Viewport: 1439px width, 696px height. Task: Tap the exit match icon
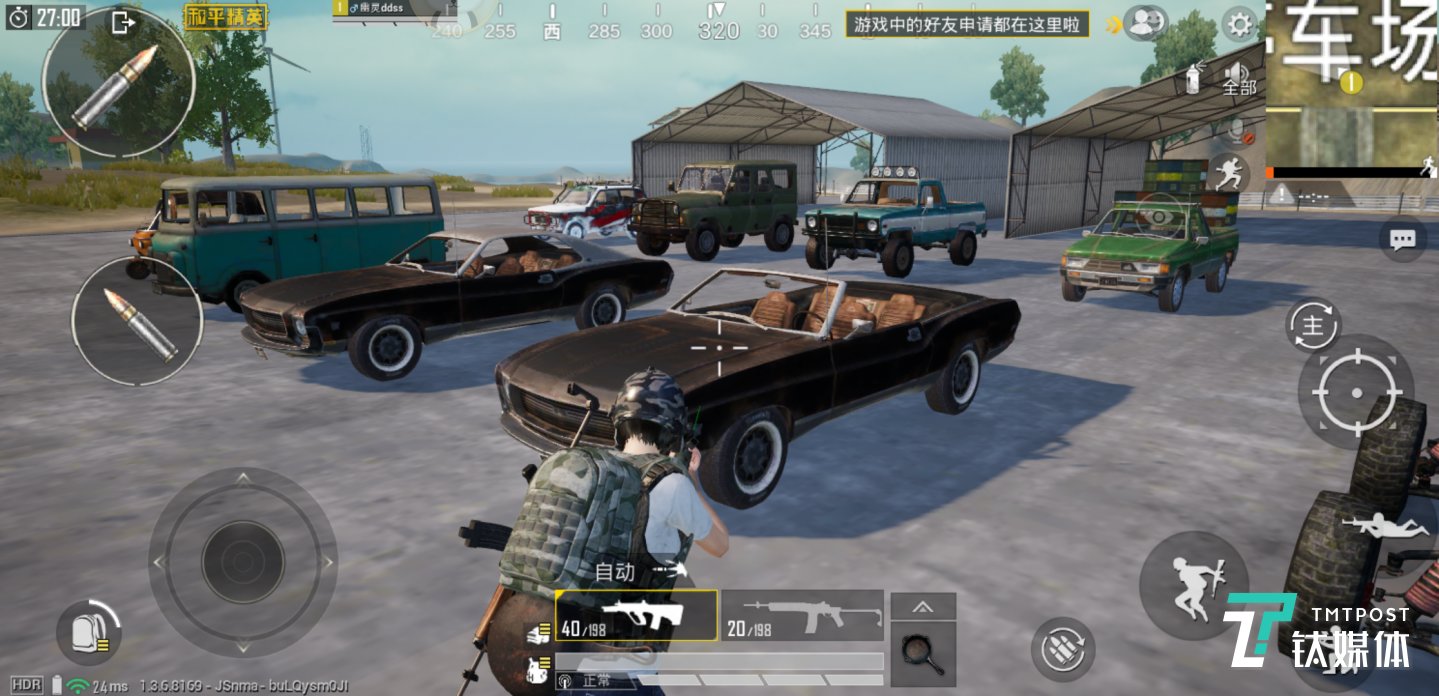pos(123,21)
